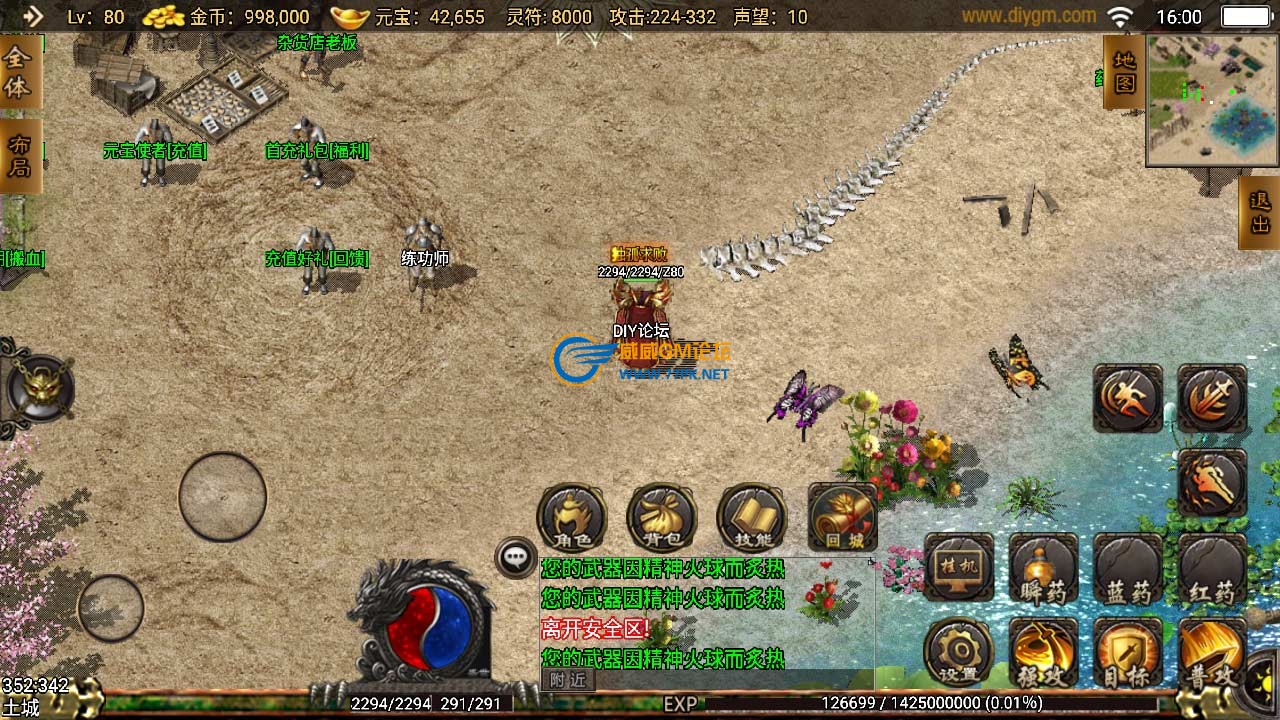
Task: Open the chat speech bubble button
Action: pyautogui.click(x=516, y=558)
